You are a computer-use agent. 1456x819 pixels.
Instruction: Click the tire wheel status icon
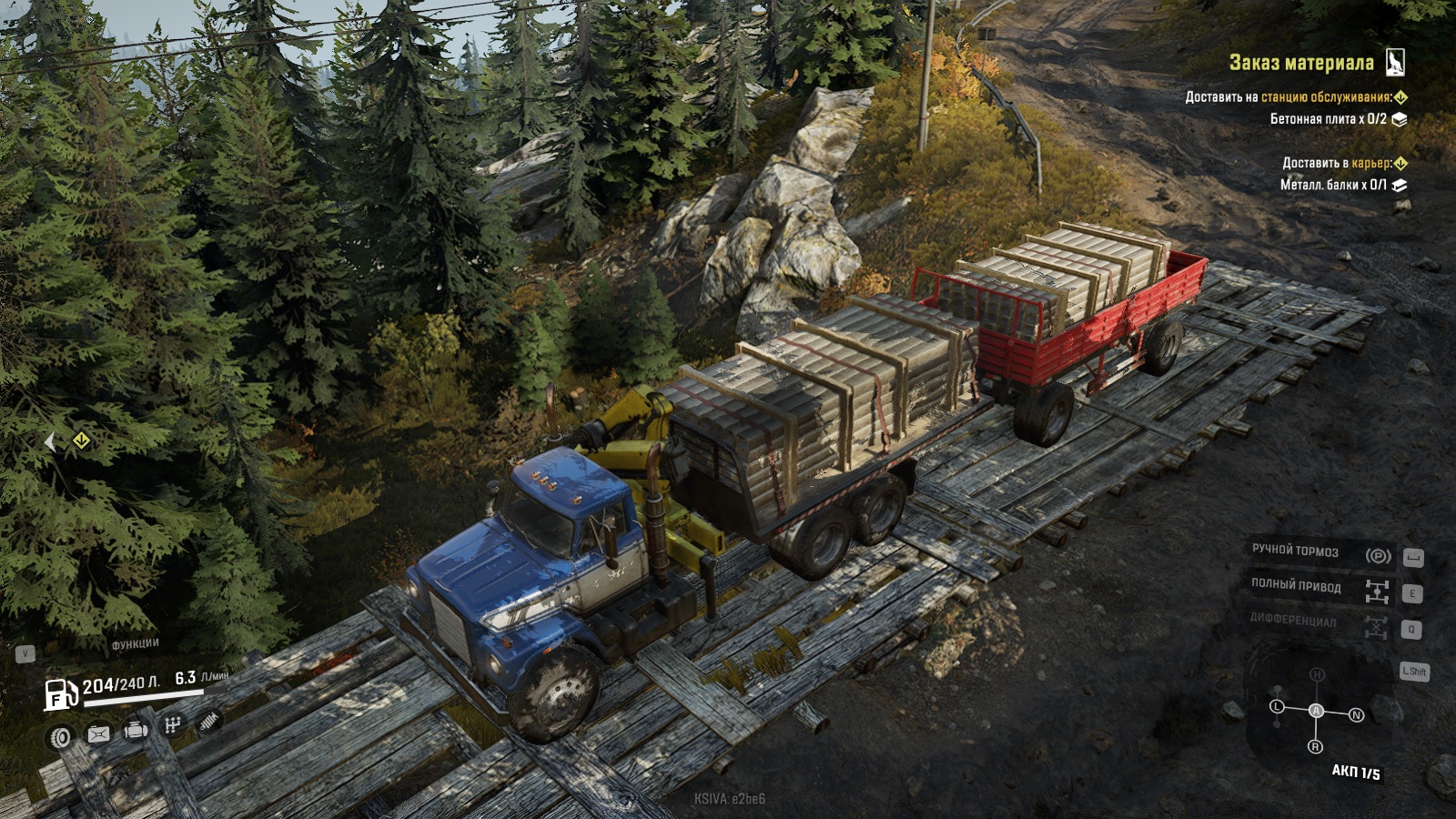pos(61,737)
